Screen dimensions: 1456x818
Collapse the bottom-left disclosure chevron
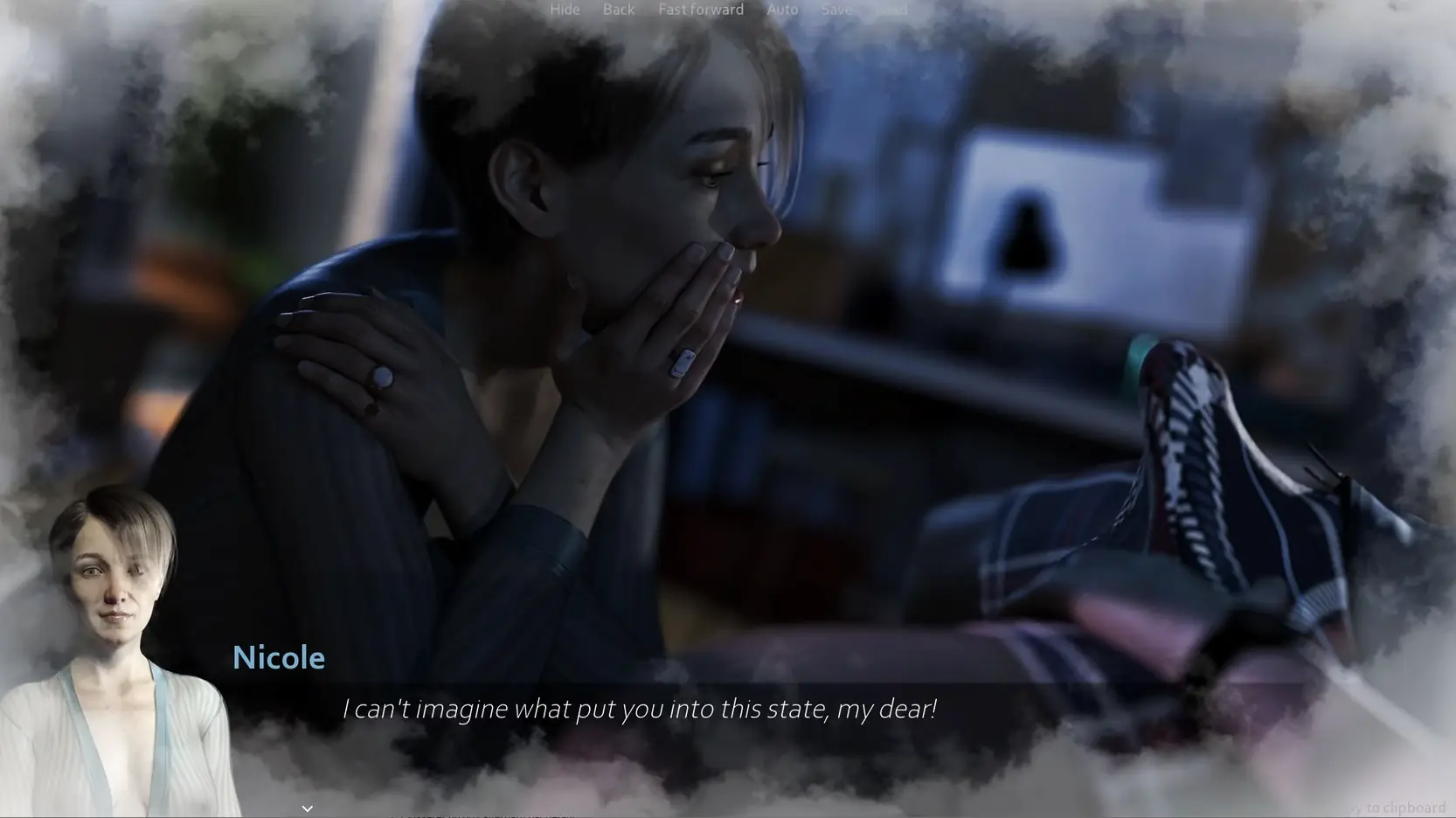tap(307, 808)
